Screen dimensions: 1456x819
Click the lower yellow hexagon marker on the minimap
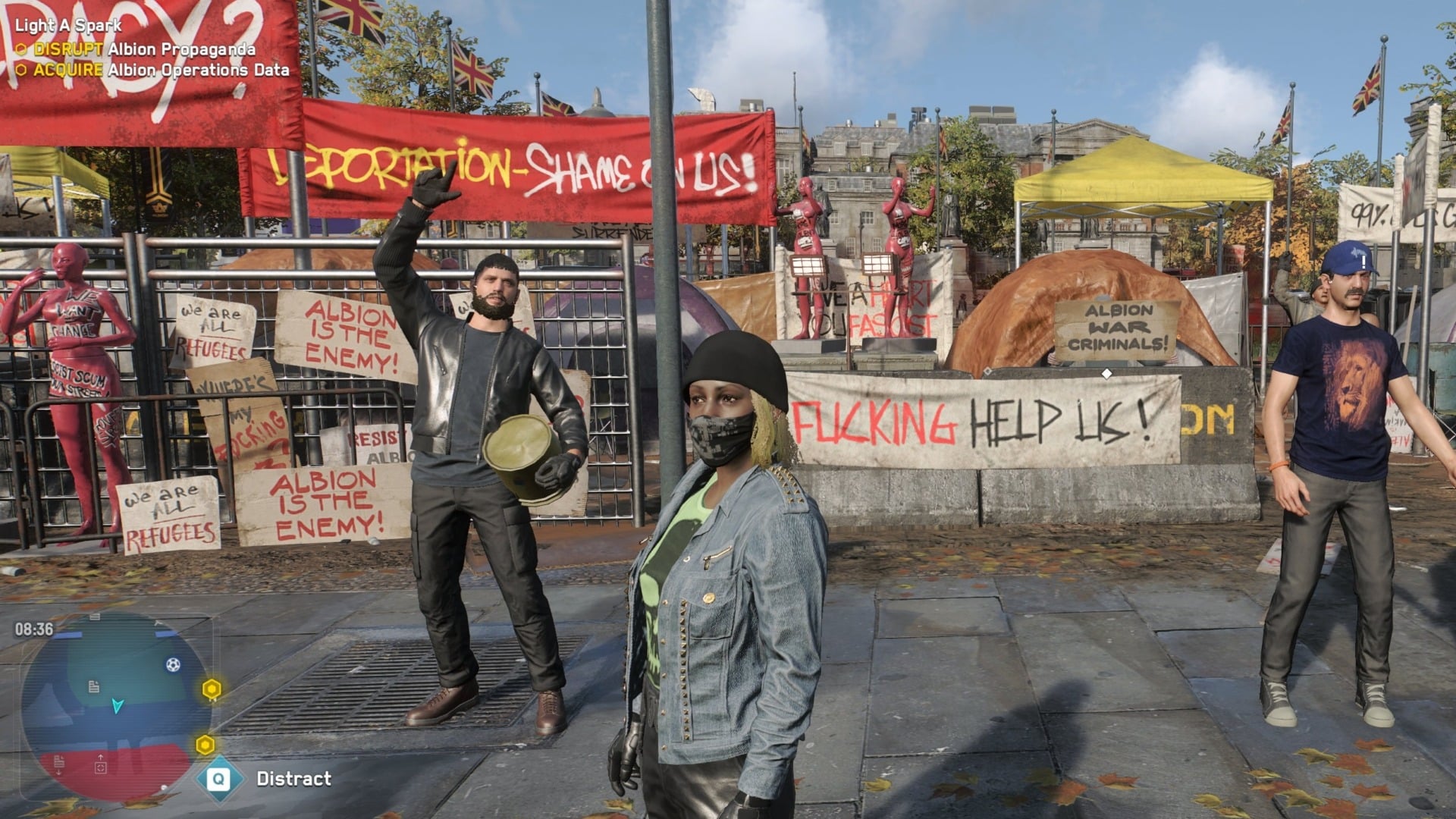(205, 743)
